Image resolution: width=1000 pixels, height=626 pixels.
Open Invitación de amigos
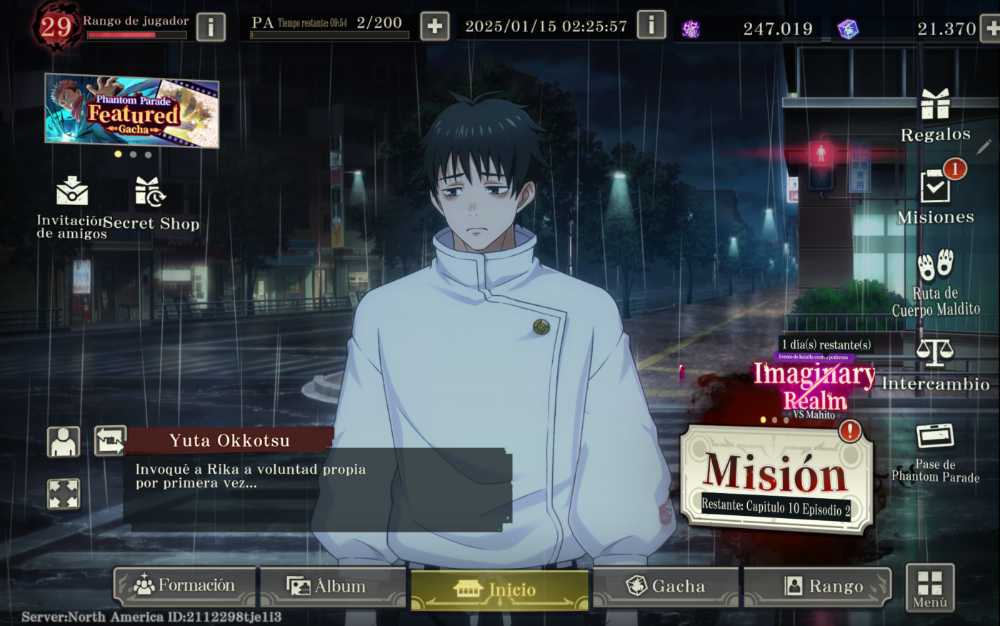pyautogui.click(x=72, y=206)
